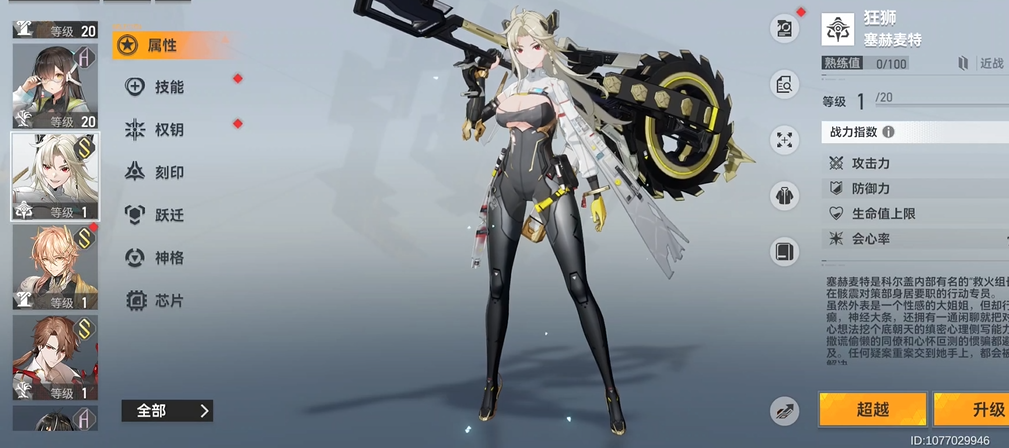This screenshot has width=1009, height=448.
Task: Select the orange-haired character portrait
Action: point(54,266)
